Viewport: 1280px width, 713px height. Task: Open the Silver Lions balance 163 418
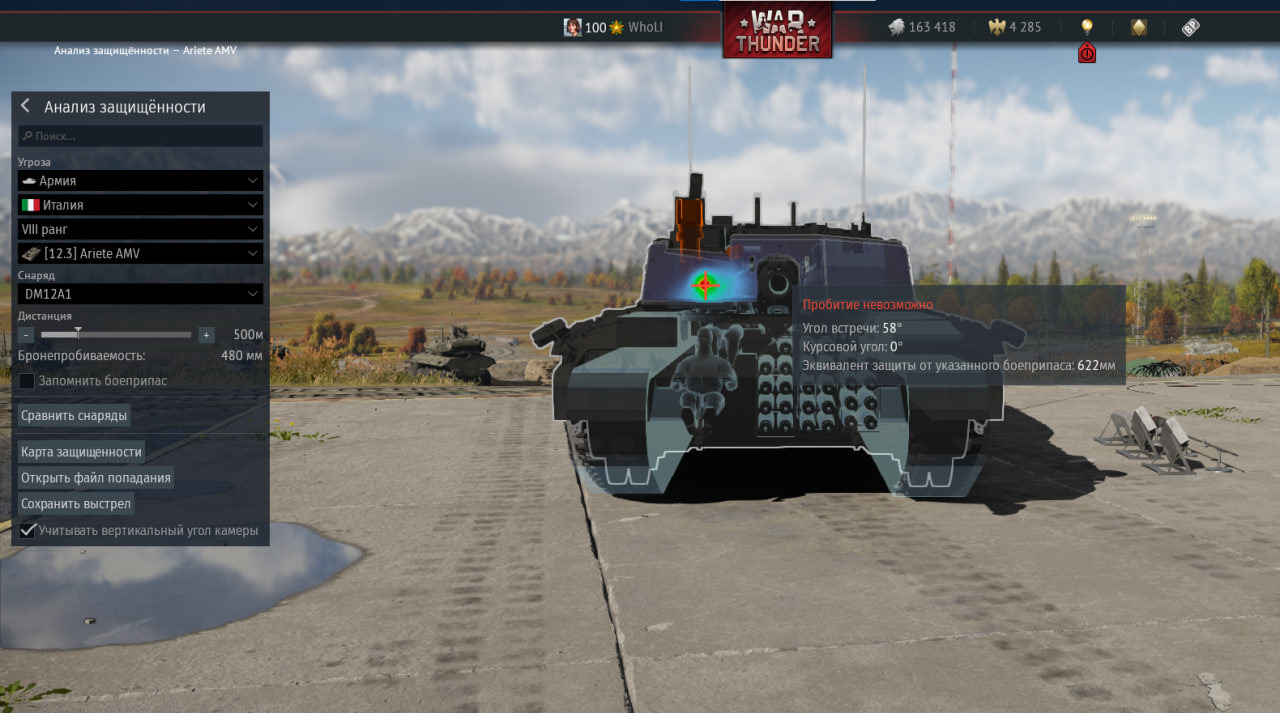point(922,27)
